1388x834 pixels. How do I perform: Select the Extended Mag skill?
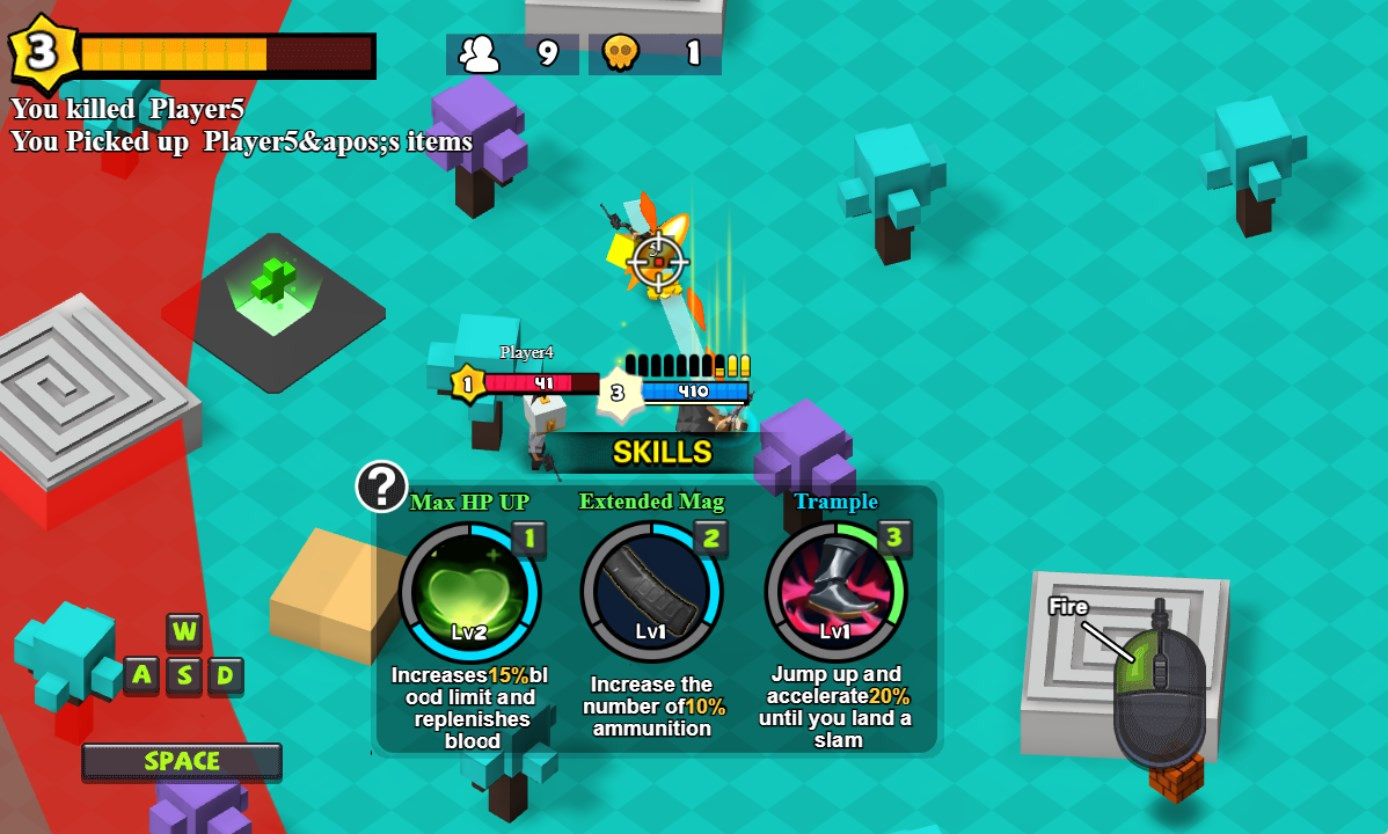651,592
